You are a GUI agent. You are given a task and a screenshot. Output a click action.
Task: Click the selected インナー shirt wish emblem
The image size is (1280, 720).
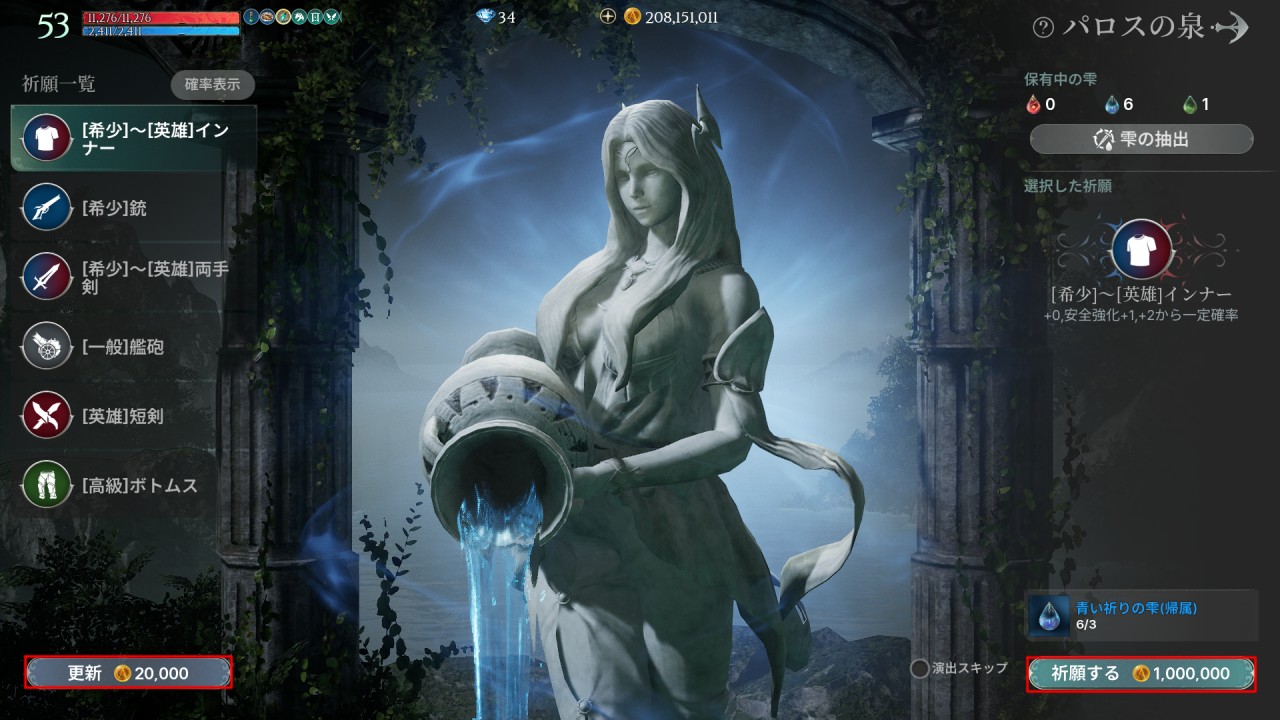[1141, 249]
